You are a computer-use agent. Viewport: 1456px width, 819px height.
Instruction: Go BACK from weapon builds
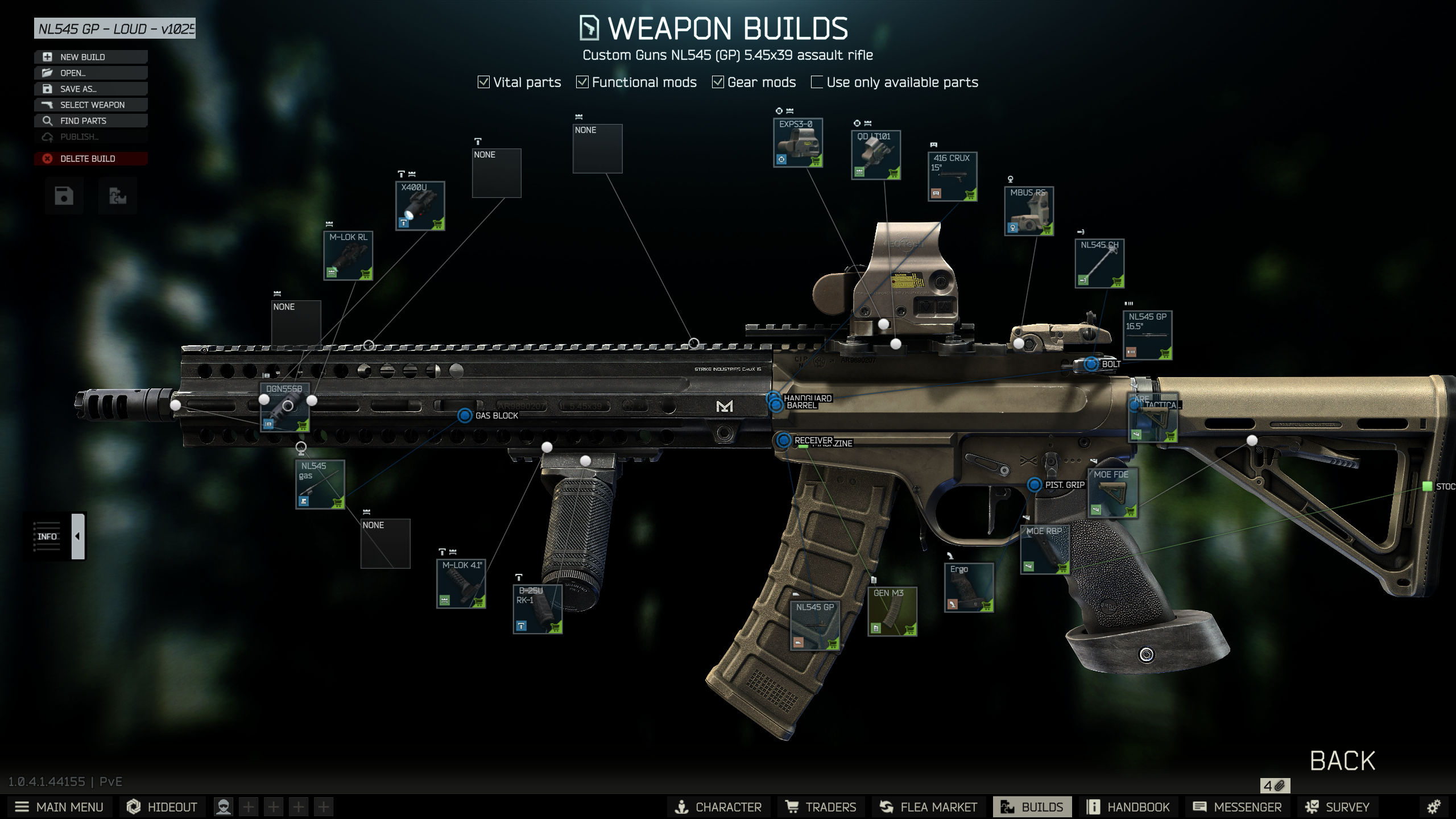point(1342,760)
